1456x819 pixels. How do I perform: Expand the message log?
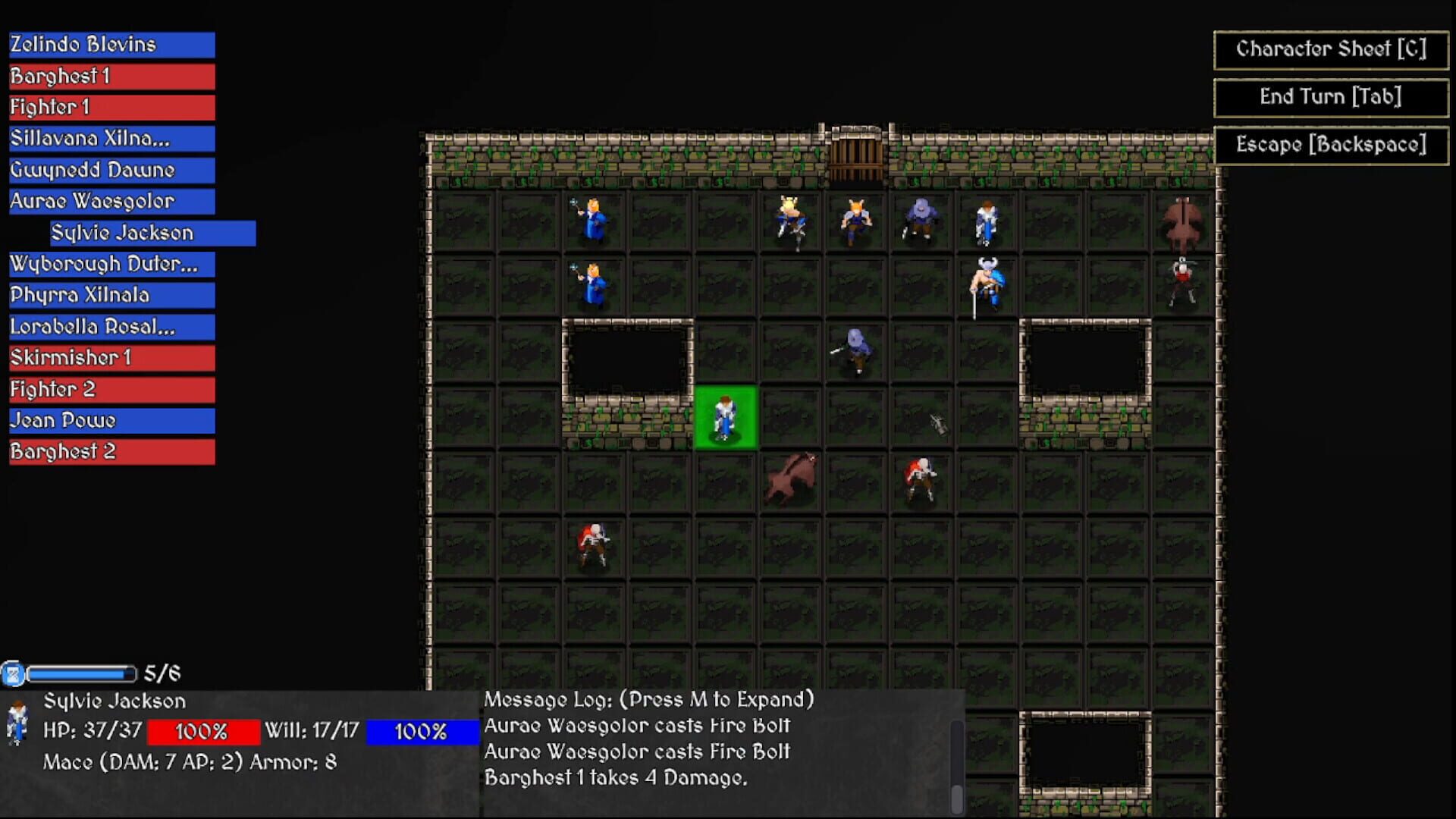pos(648,699)
